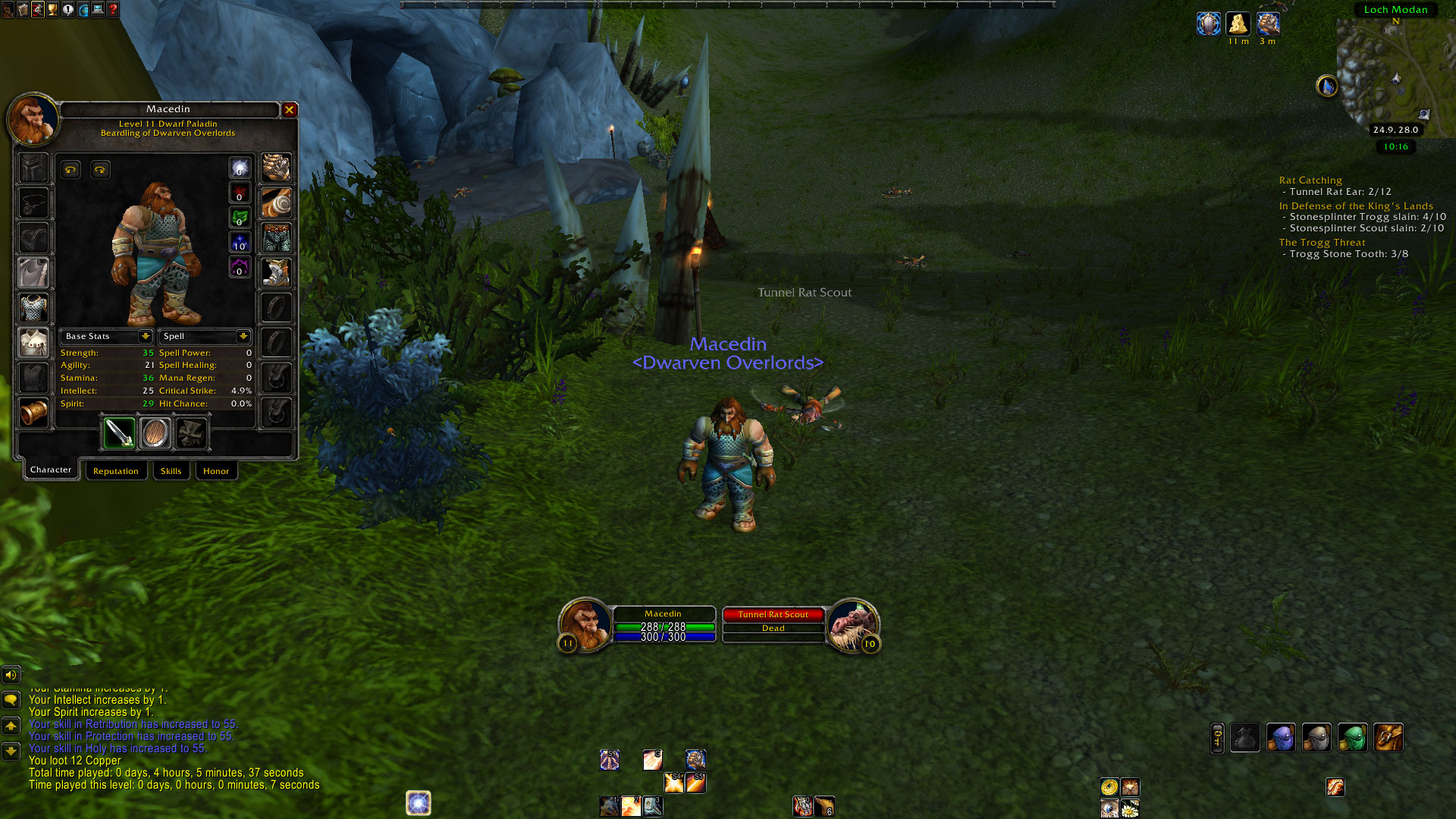Screen dimensions: 1456x819
Task: Open the Base Stats dropdown
Action: (x=145, y=336)
